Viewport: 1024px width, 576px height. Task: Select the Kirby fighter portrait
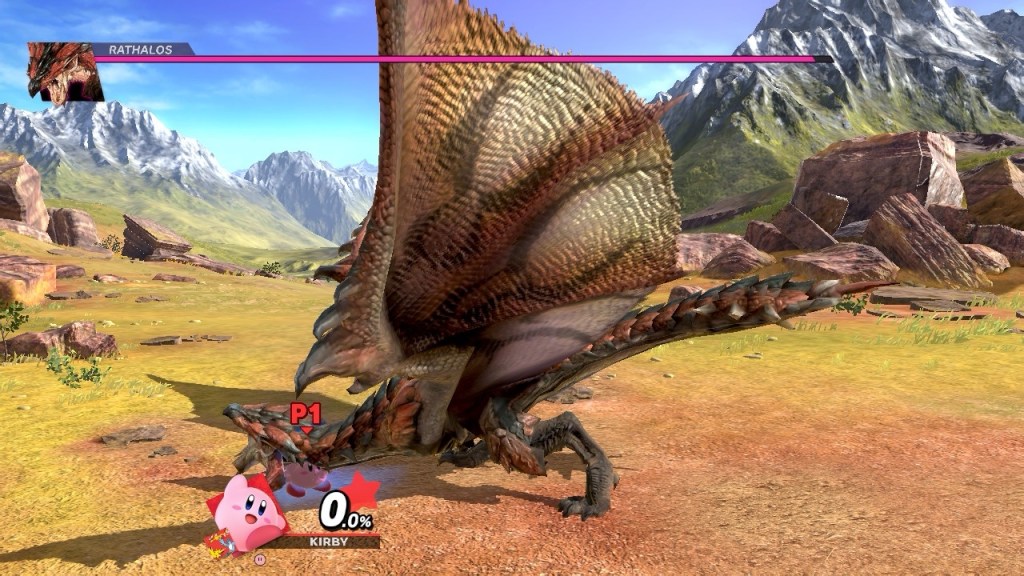[x=246, y=512]
